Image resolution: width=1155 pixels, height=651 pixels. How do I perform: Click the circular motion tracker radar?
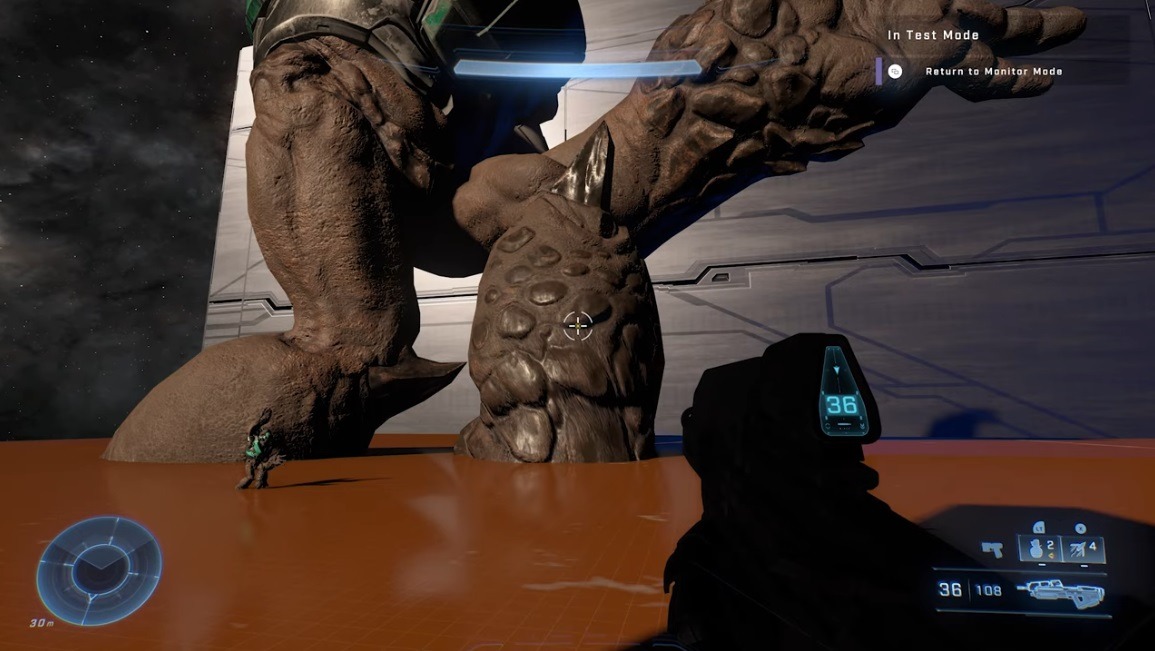[99, 570]
